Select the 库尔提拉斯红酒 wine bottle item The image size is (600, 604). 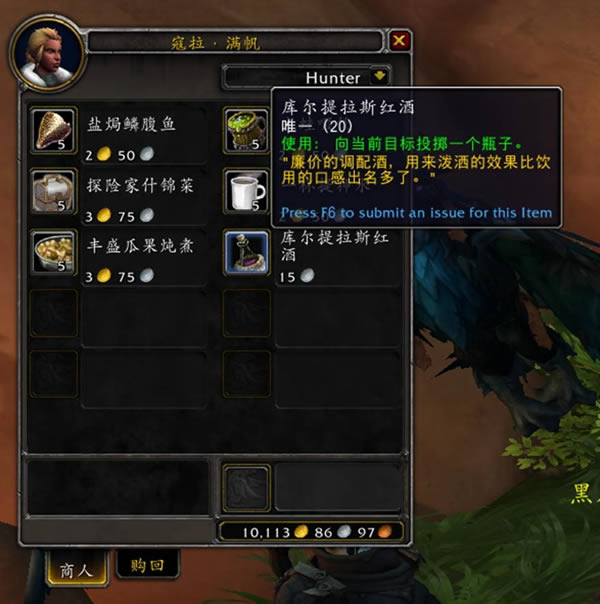246,252
